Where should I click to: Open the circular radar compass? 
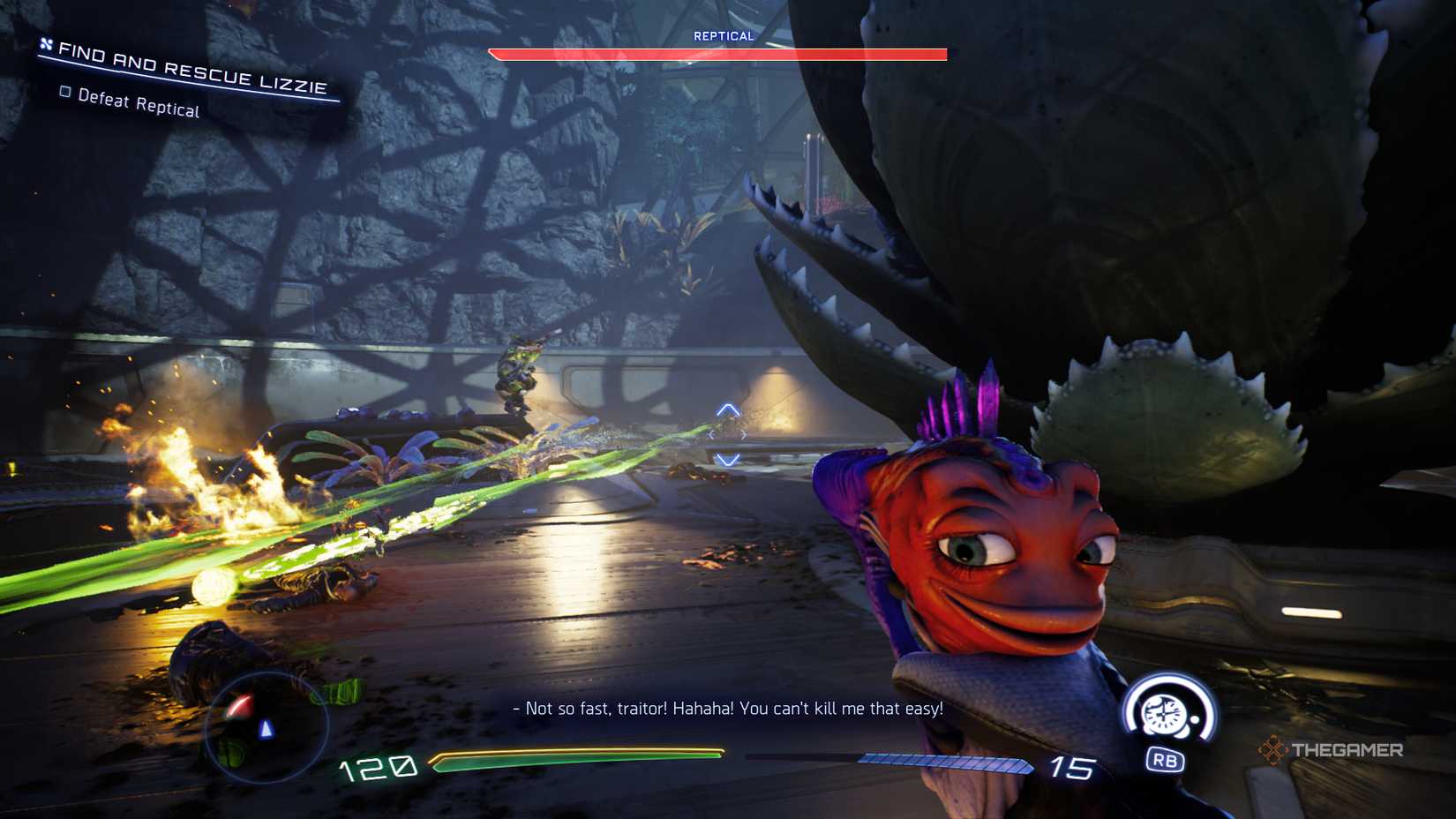click(266, 727)
